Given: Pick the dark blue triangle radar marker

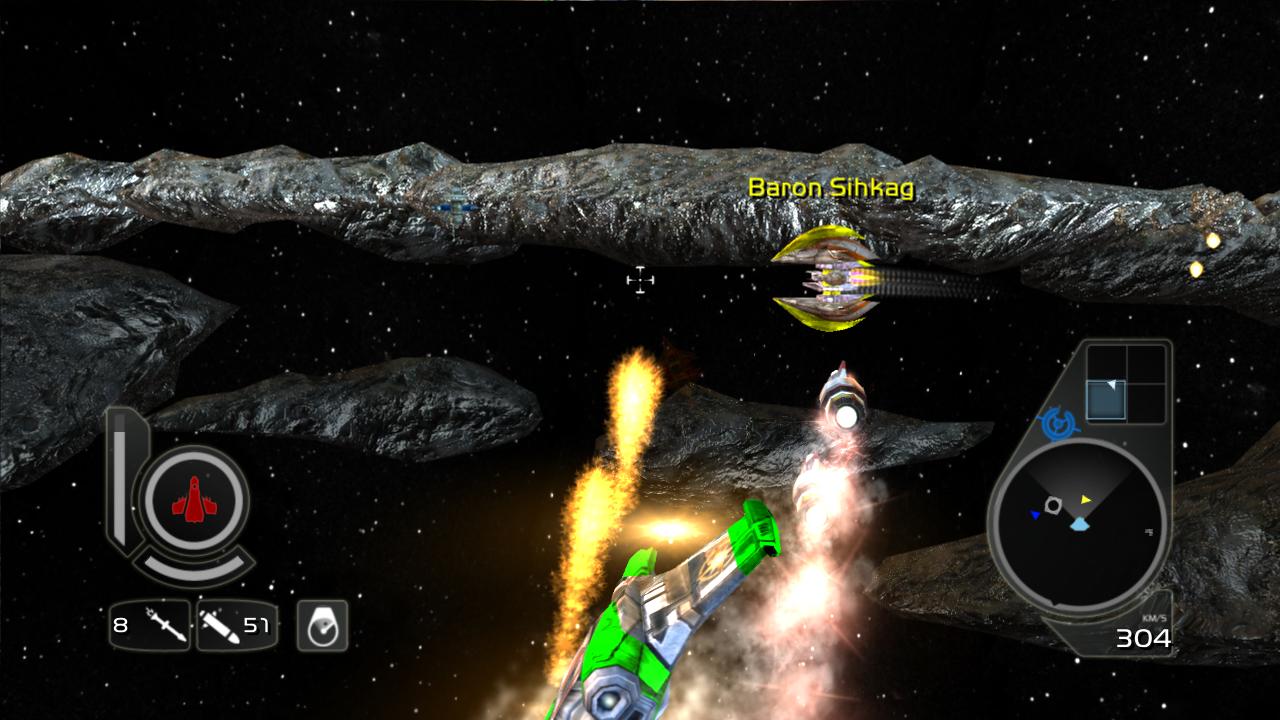Looking at the screenshot, I should coord(1035,515).
